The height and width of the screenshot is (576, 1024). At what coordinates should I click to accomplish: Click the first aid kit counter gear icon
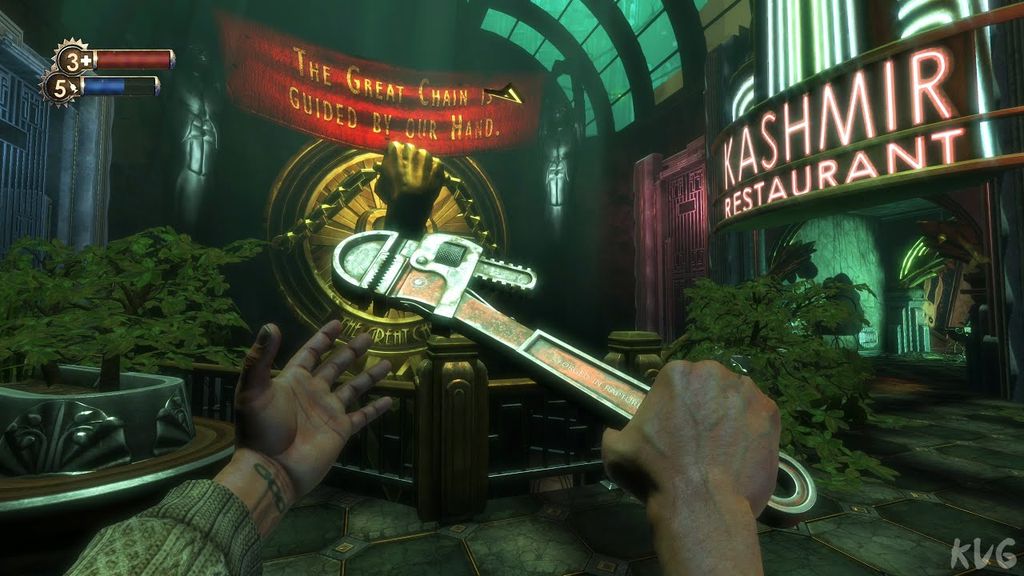tap(71, 58)
